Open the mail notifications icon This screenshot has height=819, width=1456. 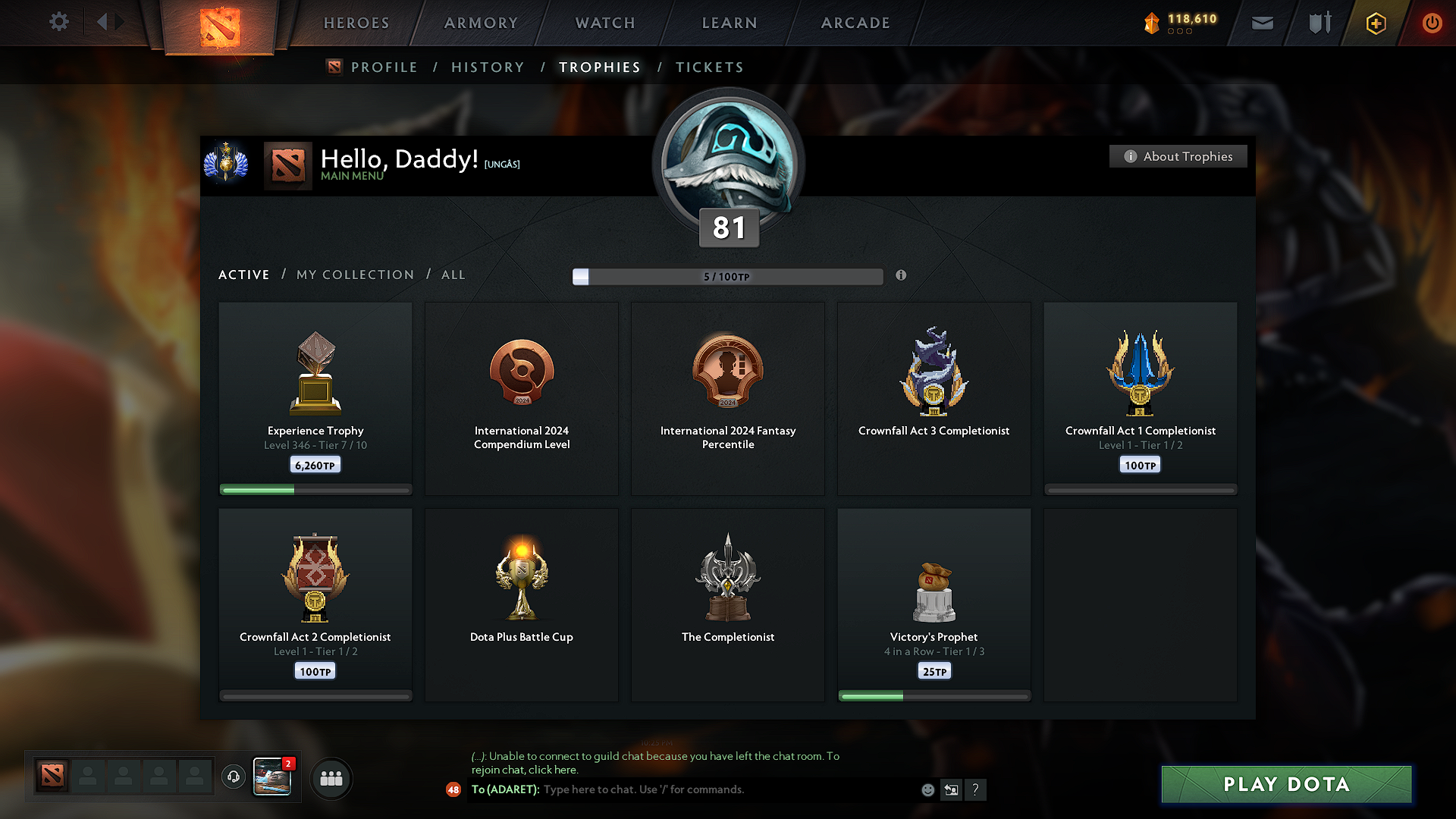1262,23
